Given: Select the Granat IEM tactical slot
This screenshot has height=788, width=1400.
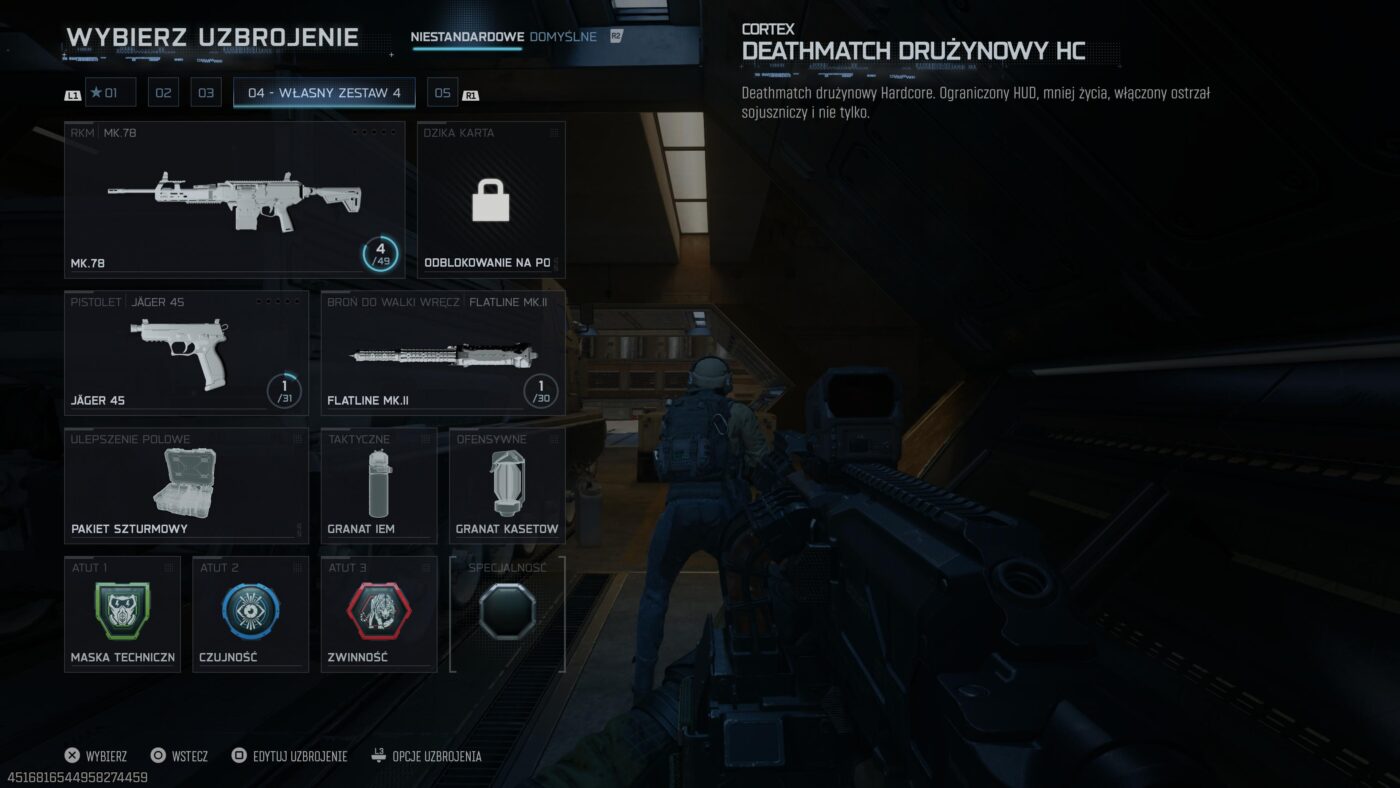Looking at the screenshot, I should pyautogui.click(x=378, y=486).
